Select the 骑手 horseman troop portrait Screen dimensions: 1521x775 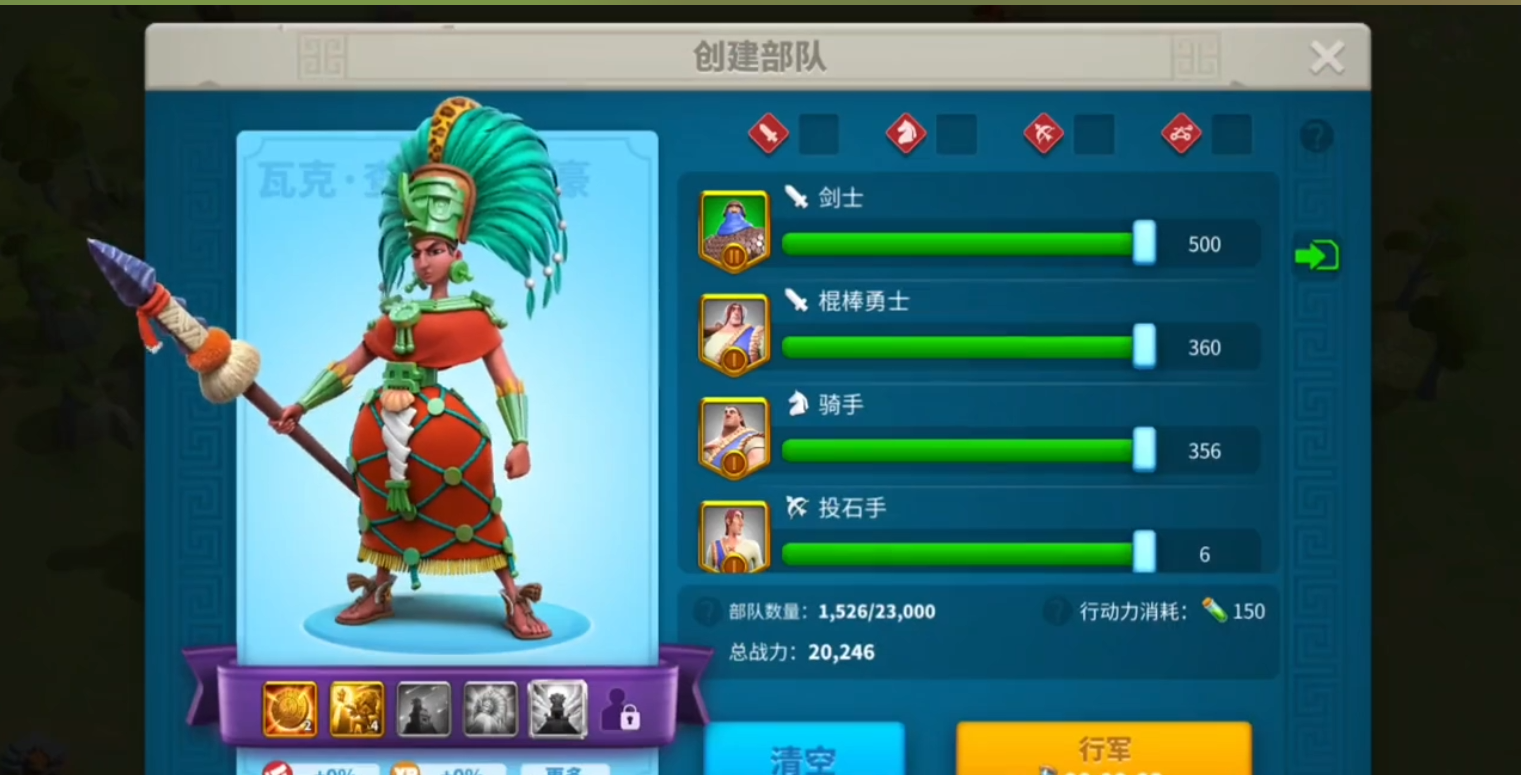(x=734, y=436)
